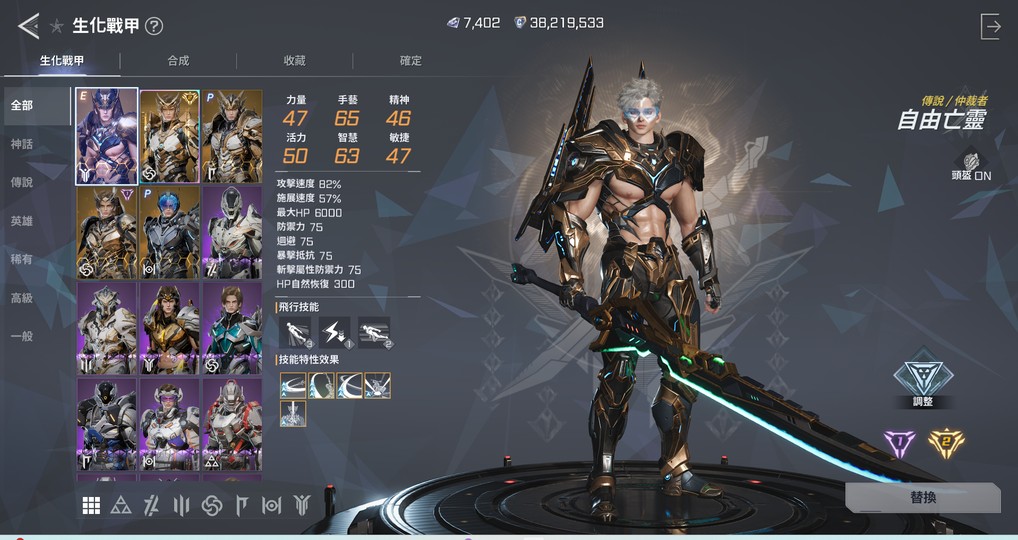Show the 全部 category

pos(22,106)
